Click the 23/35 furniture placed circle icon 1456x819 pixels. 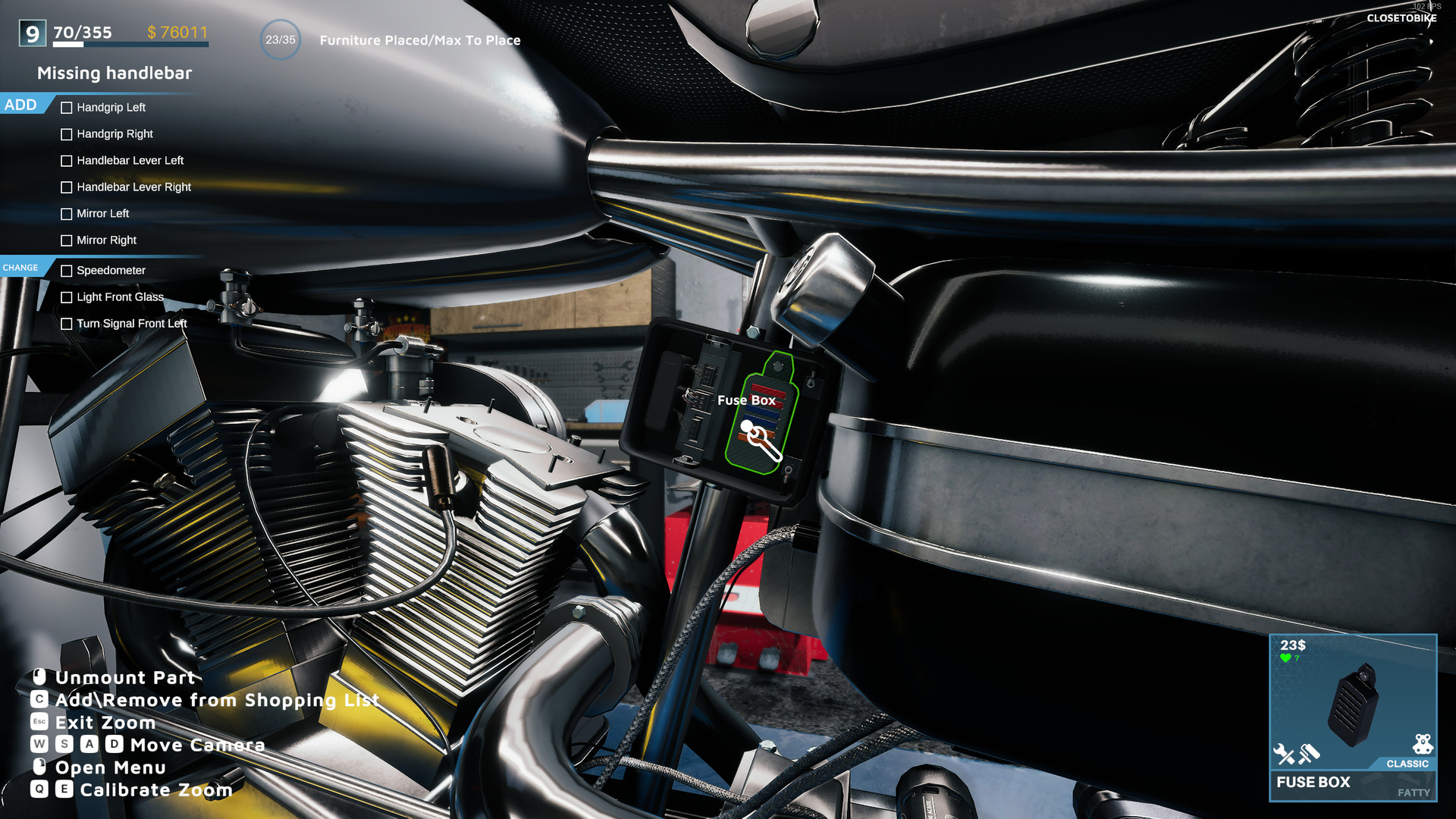(281, 39)
